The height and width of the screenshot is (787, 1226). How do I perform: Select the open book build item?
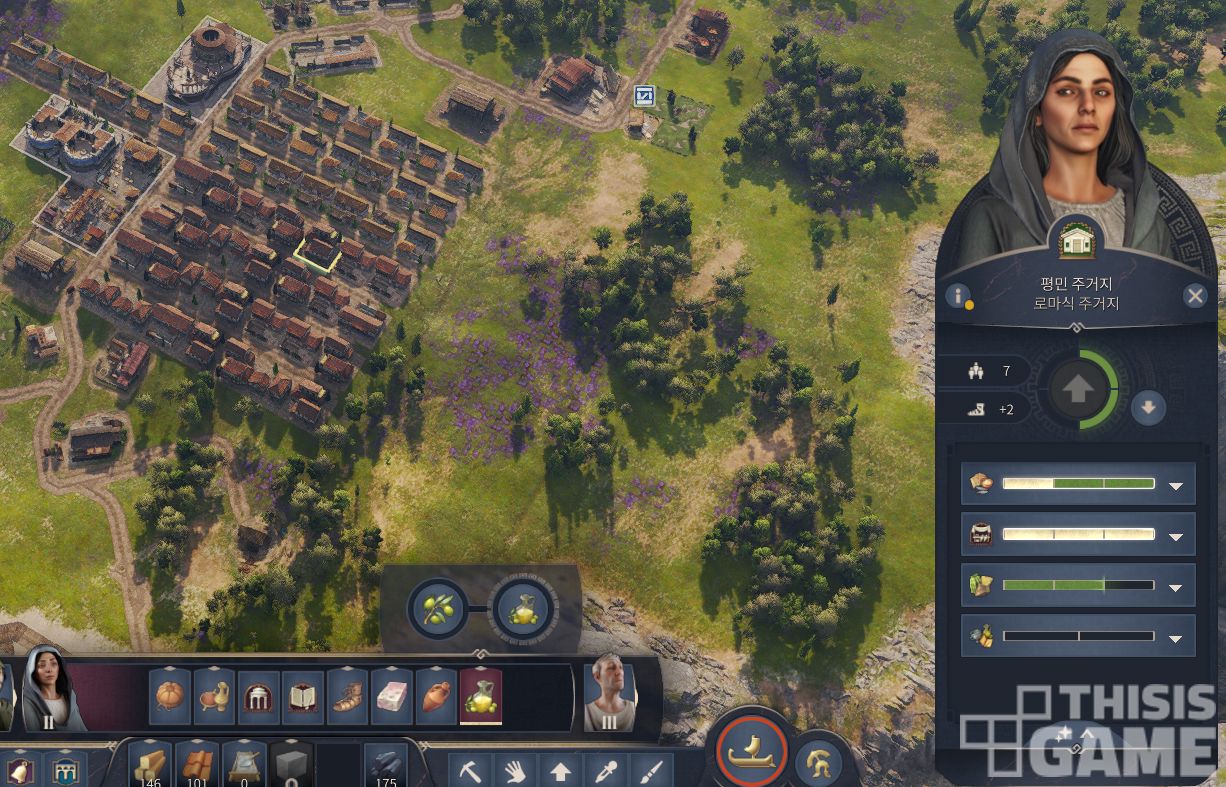[x=302, y=697]
